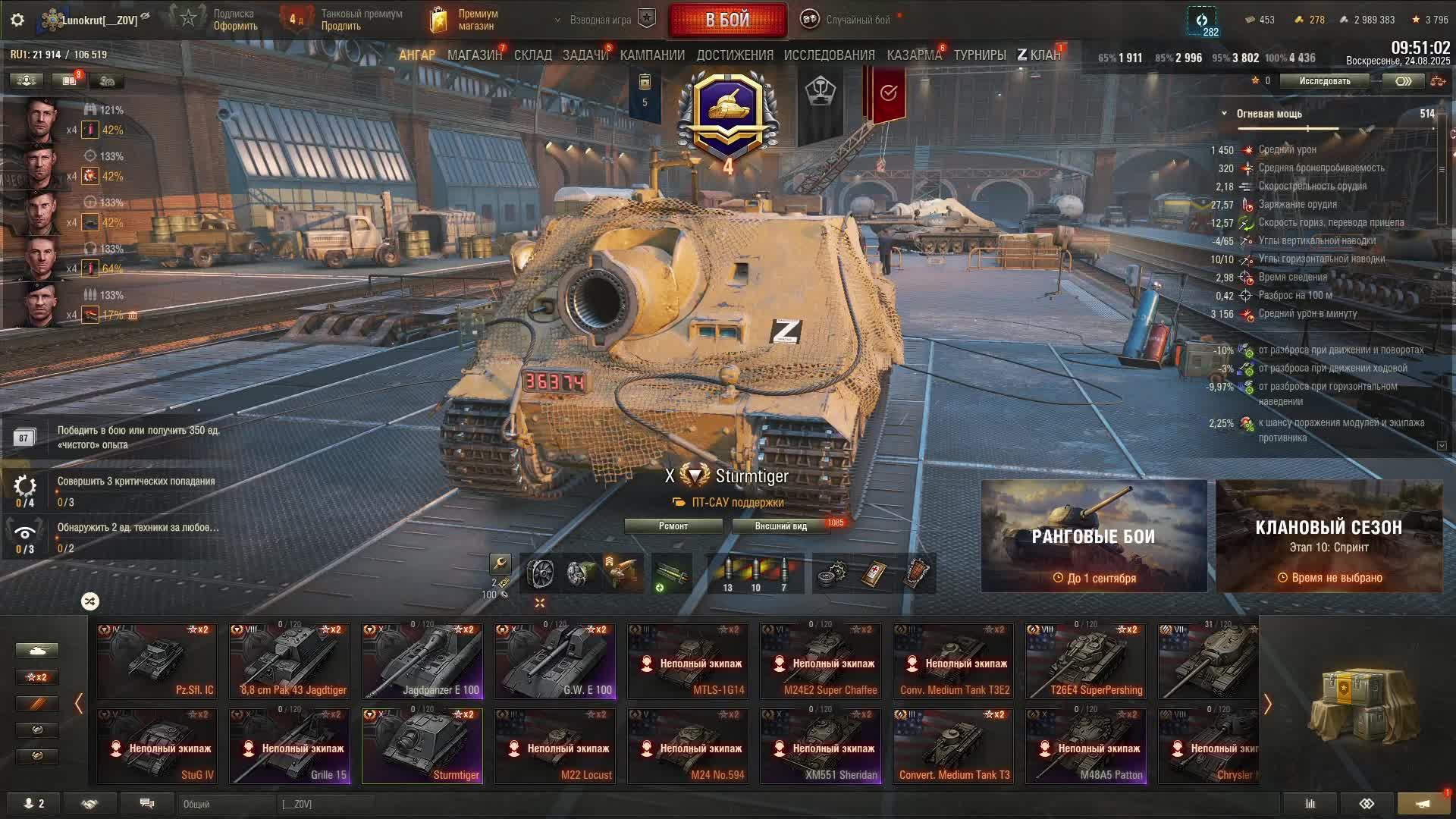
Task: Open the Клановый сезон banner
Action: [x=1329, y=536]
